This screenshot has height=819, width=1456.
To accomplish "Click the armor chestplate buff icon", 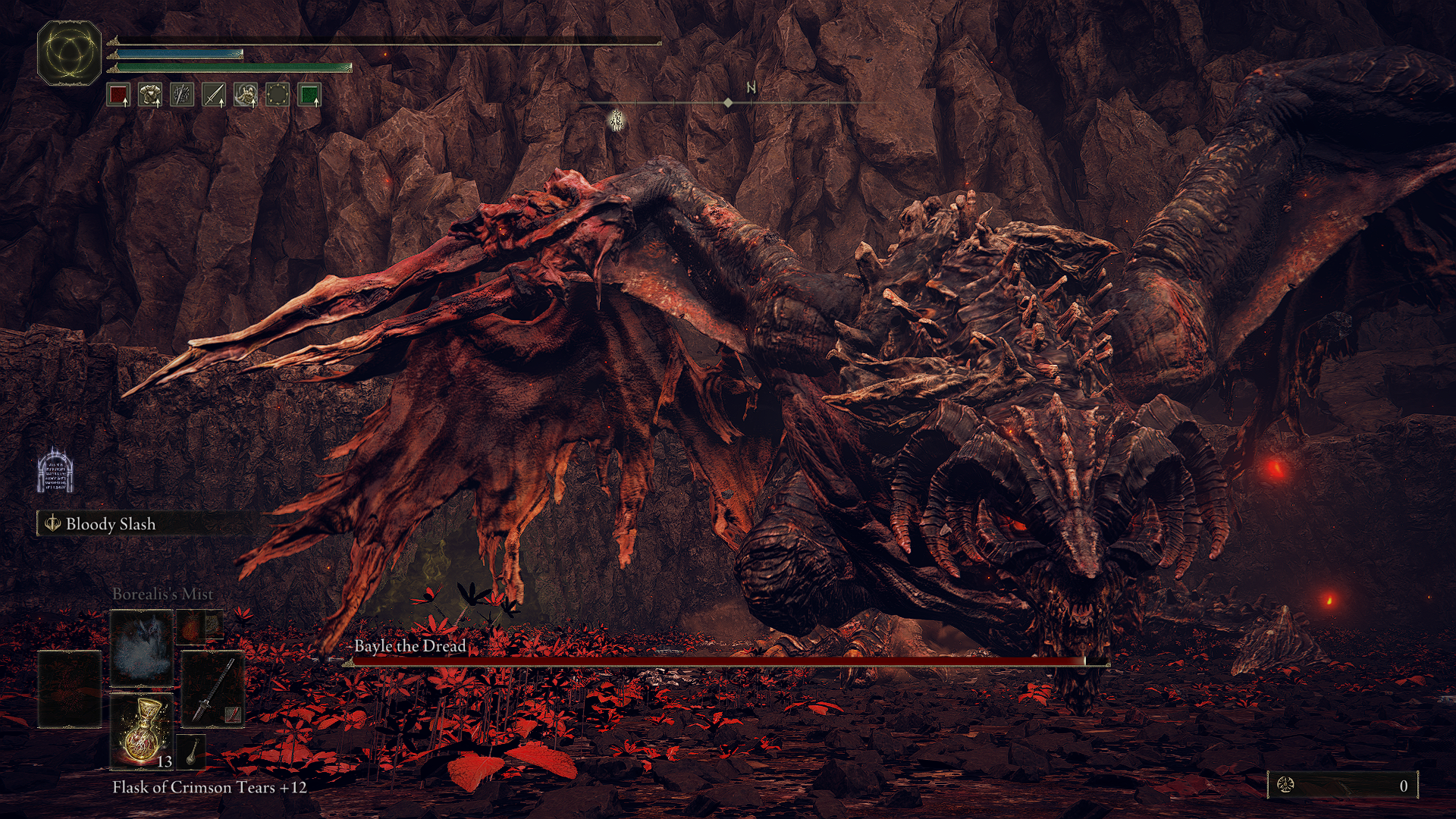I will pos(150,96).
